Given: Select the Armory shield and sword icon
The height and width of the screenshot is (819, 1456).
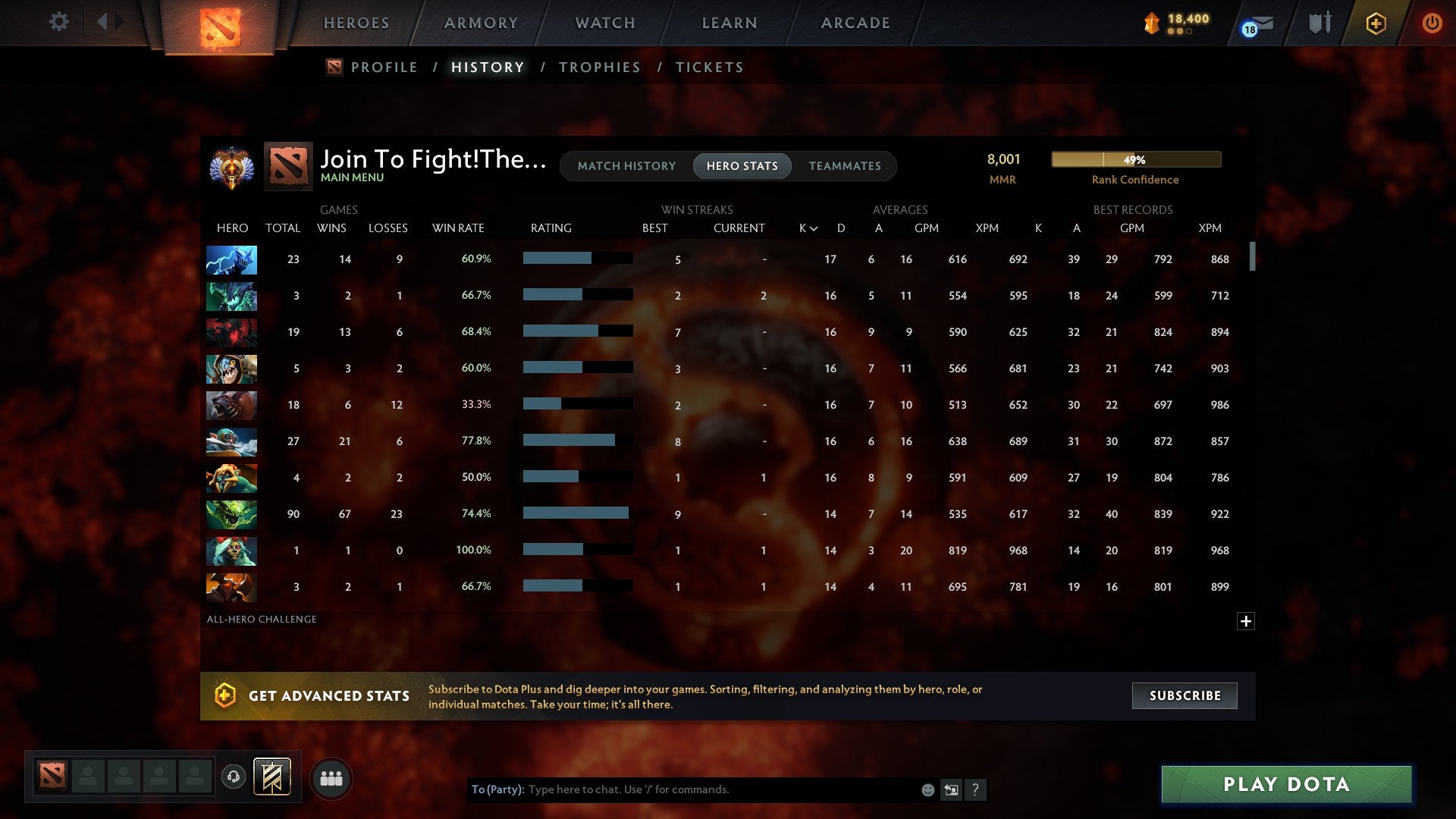Looking at the screenshot, I should [x=1319, y=23].
